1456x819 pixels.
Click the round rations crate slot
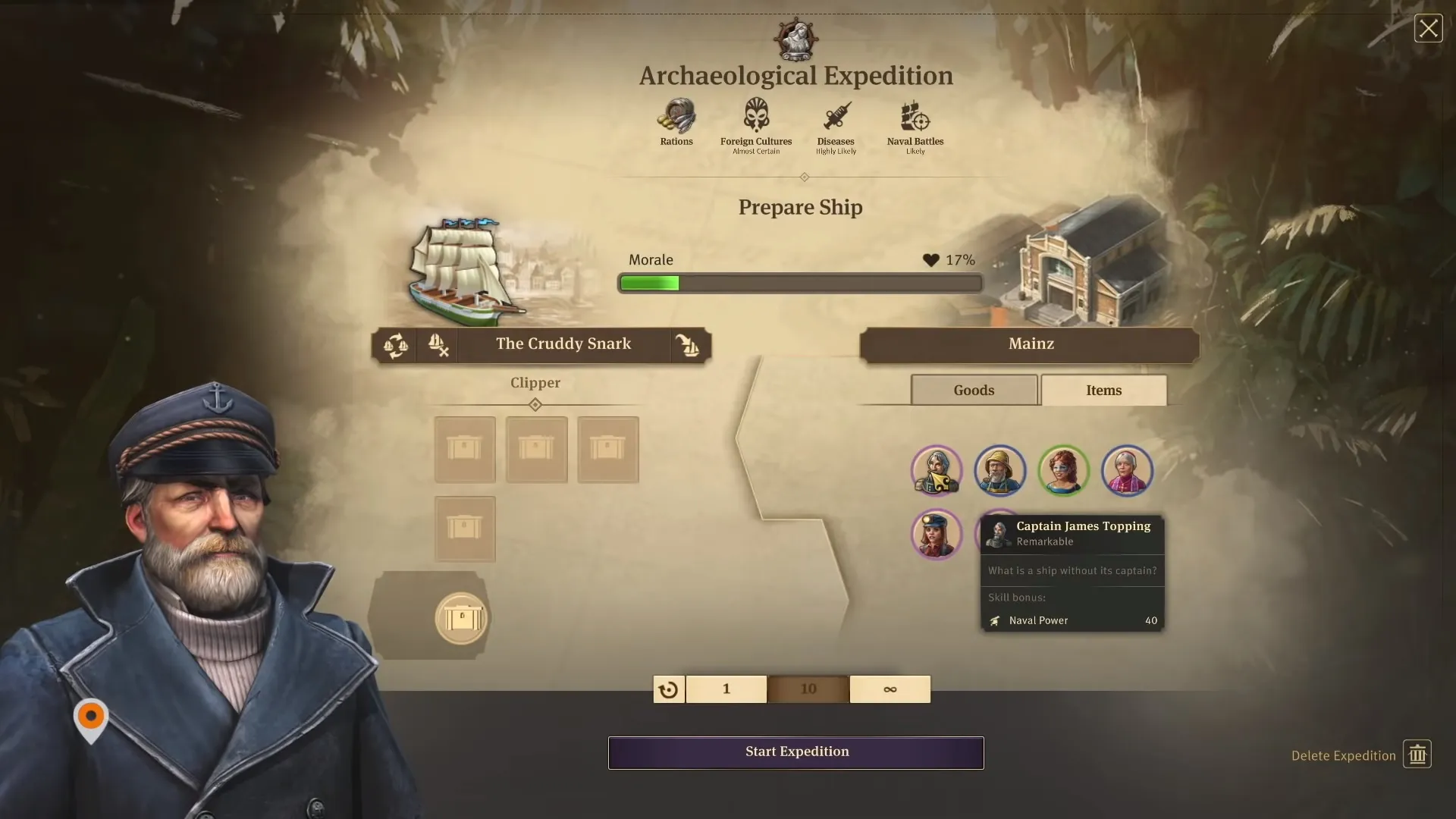(x=461, y=618)
